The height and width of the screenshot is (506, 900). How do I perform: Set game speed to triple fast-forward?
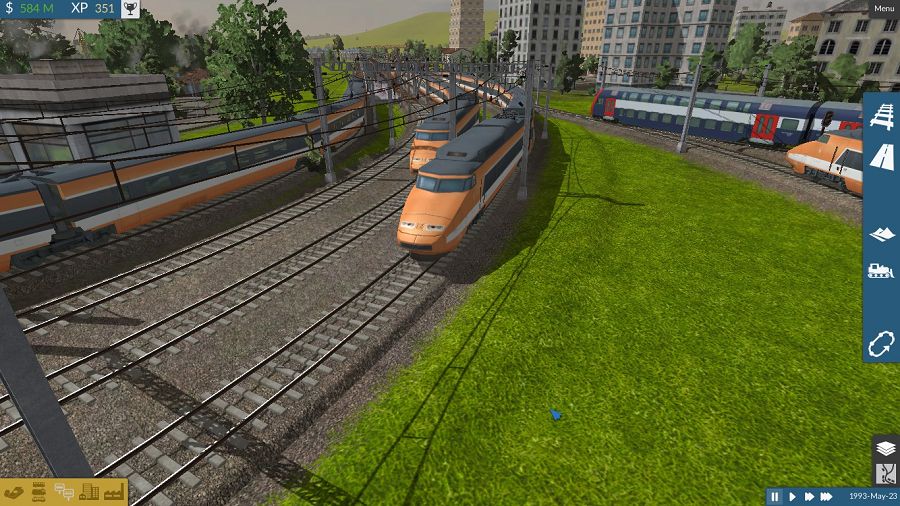point(827,496)
